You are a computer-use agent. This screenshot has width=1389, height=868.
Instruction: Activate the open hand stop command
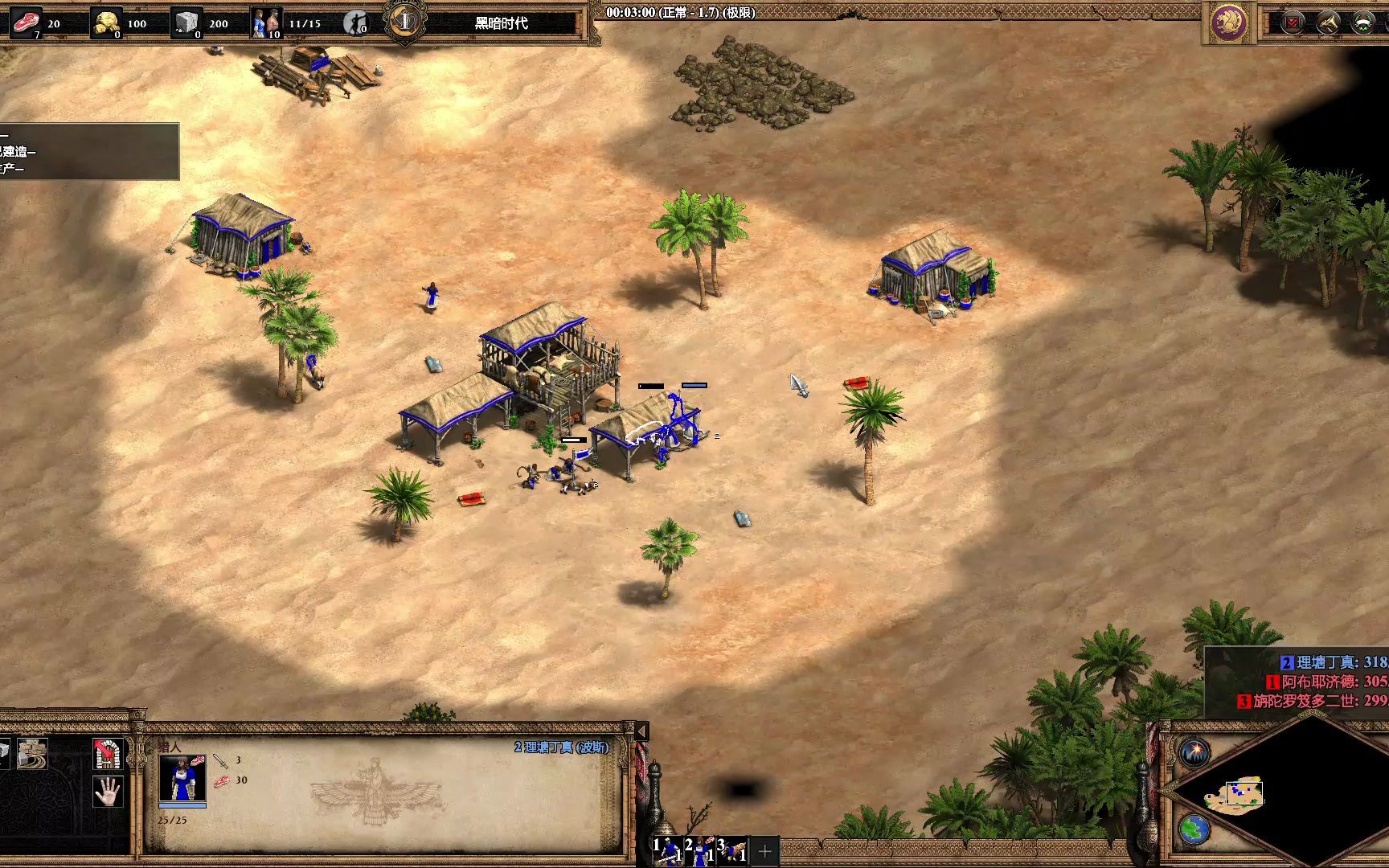click(x=108, y=792)
